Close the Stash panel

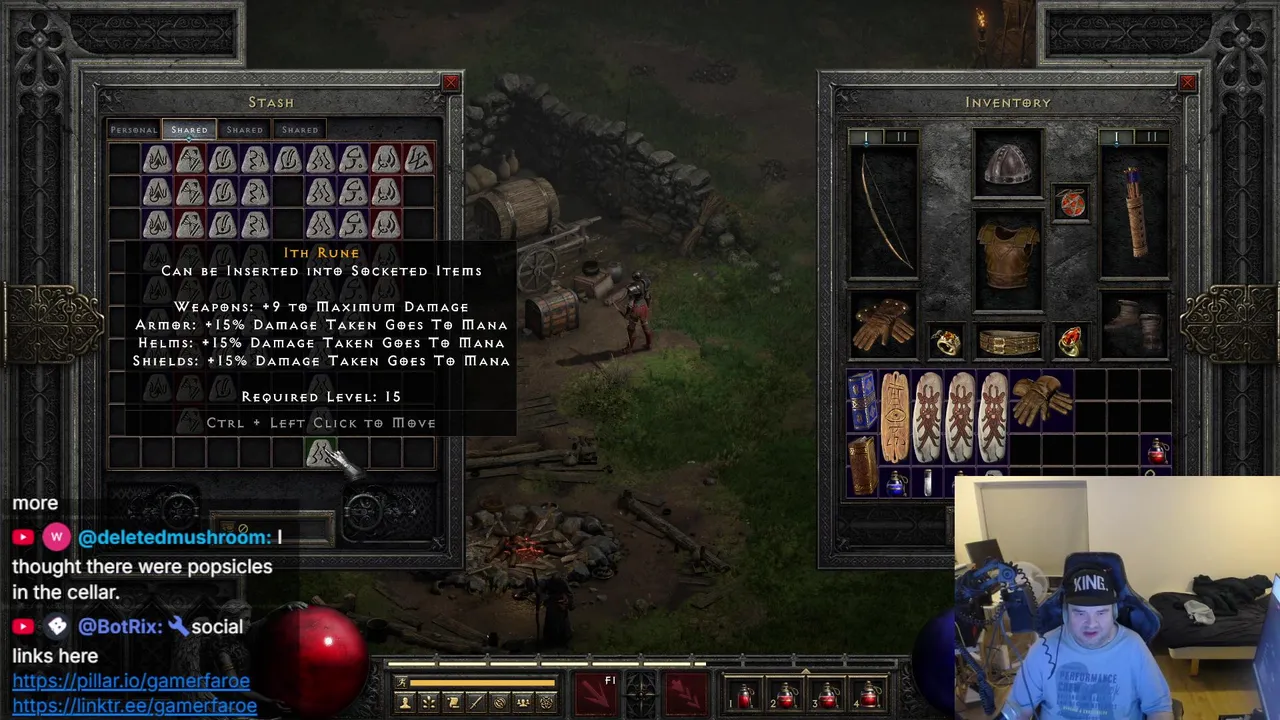(451, 83)
